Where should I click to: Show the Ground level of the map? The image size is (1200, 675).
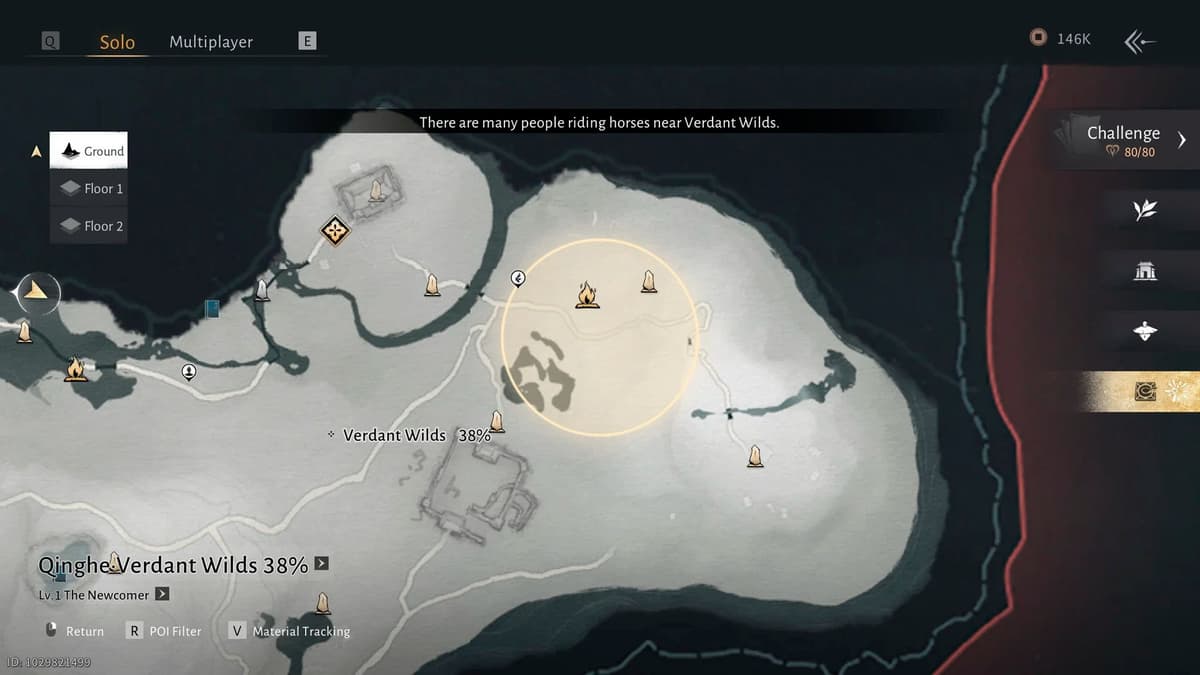pos(89,151)
